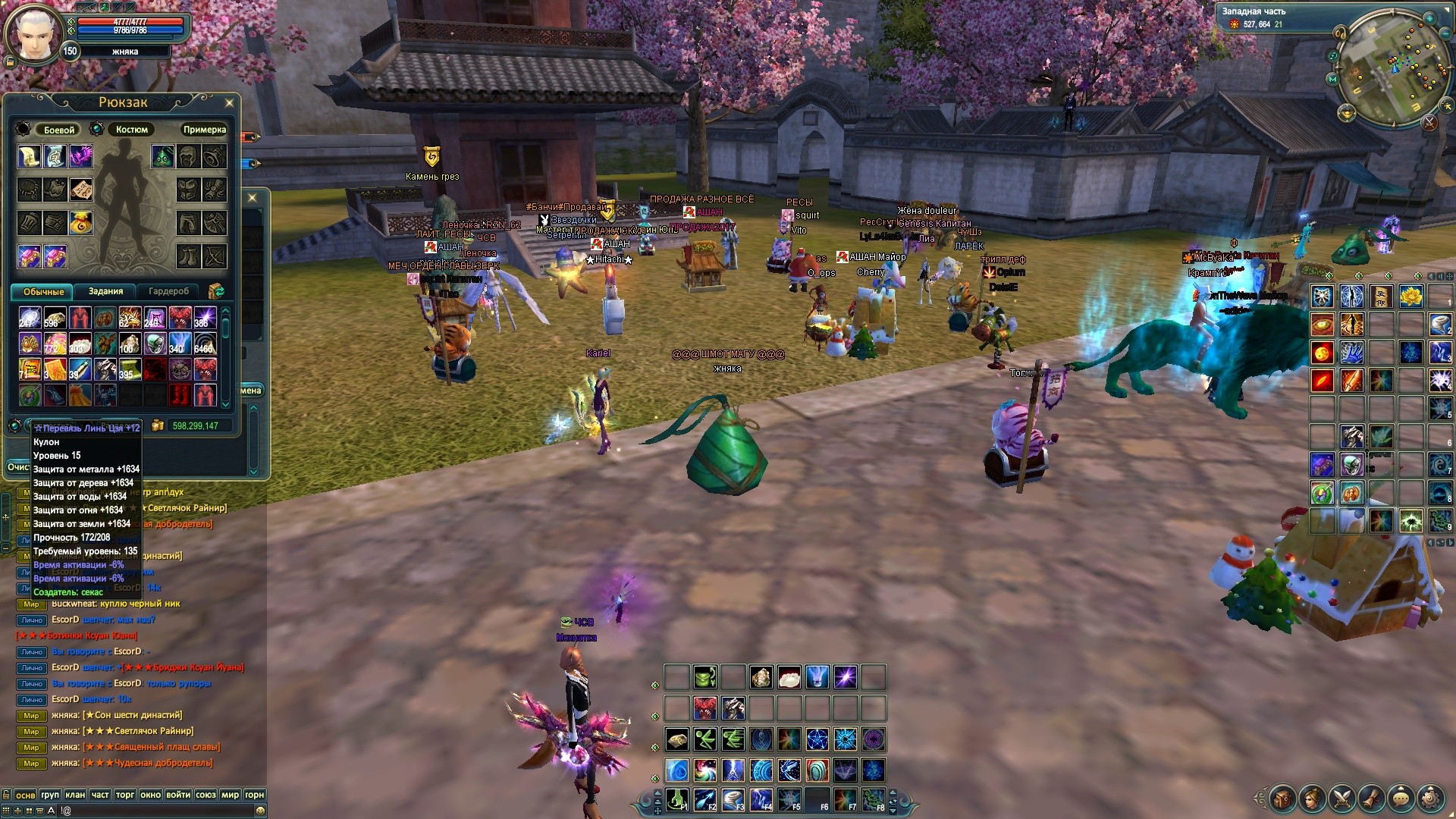1456x819 pixels.
Task: Sort backpack with the green-arrows bag icon
Action: click(x=216, y=291)
